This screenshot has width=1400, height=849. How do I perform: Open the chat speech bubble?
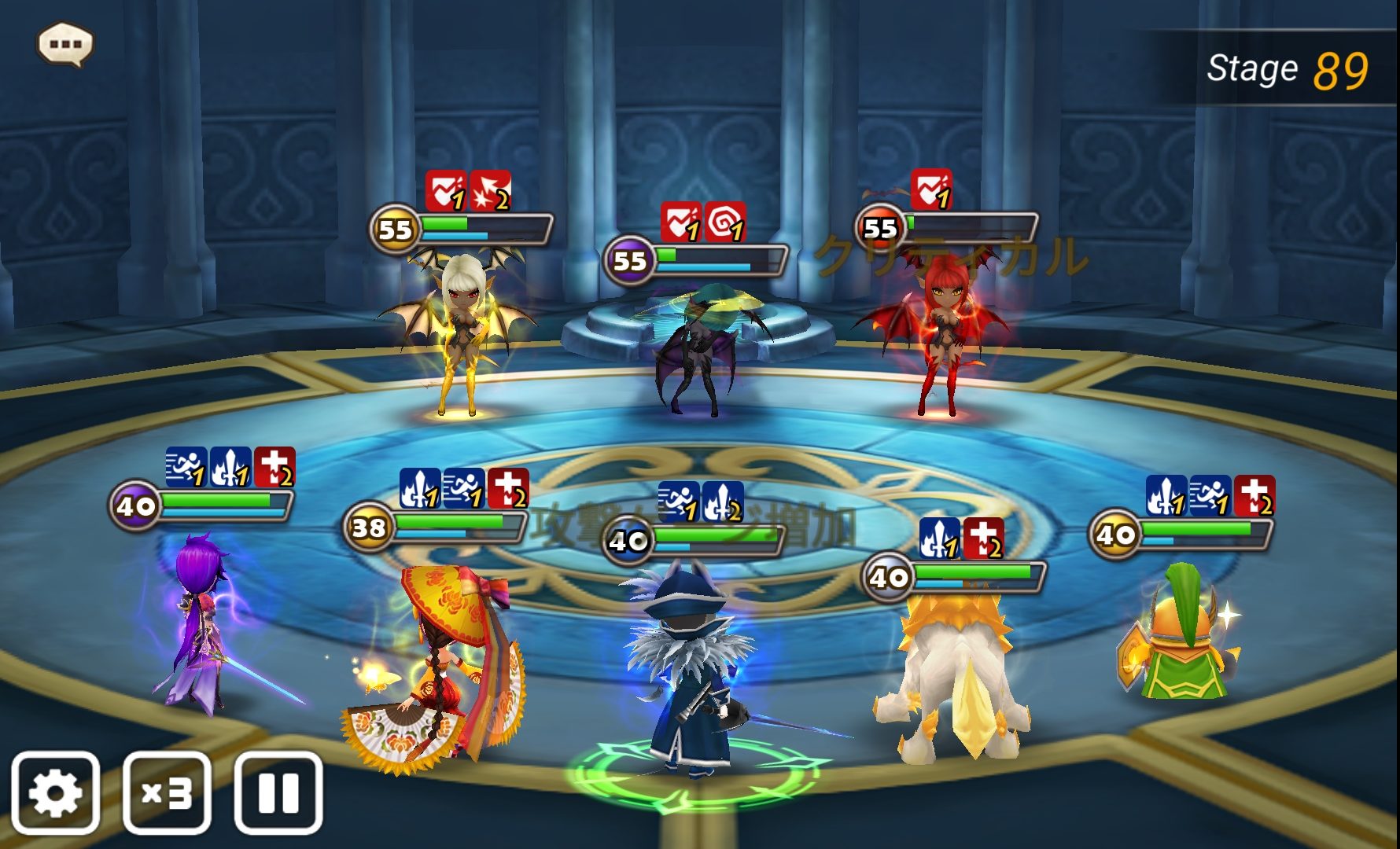tap(65, 44)
